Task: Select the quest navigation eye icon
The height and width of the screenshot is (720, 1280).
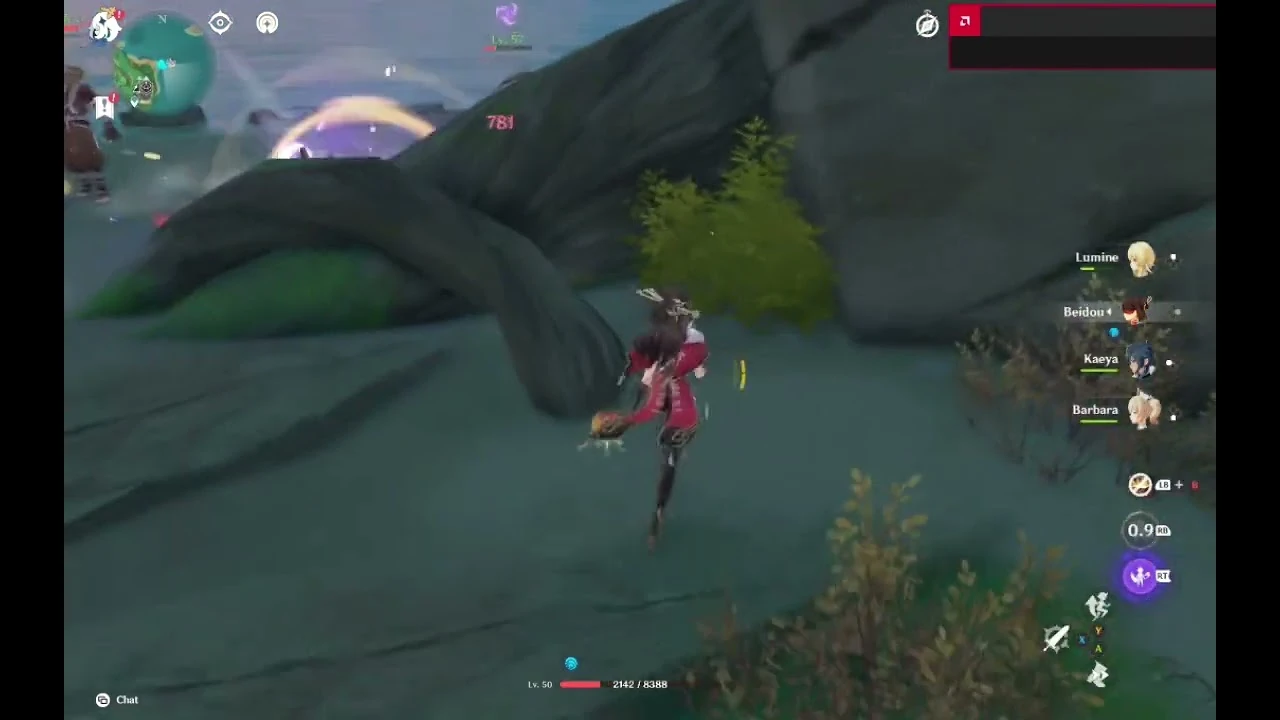Action: click(220, 22)
